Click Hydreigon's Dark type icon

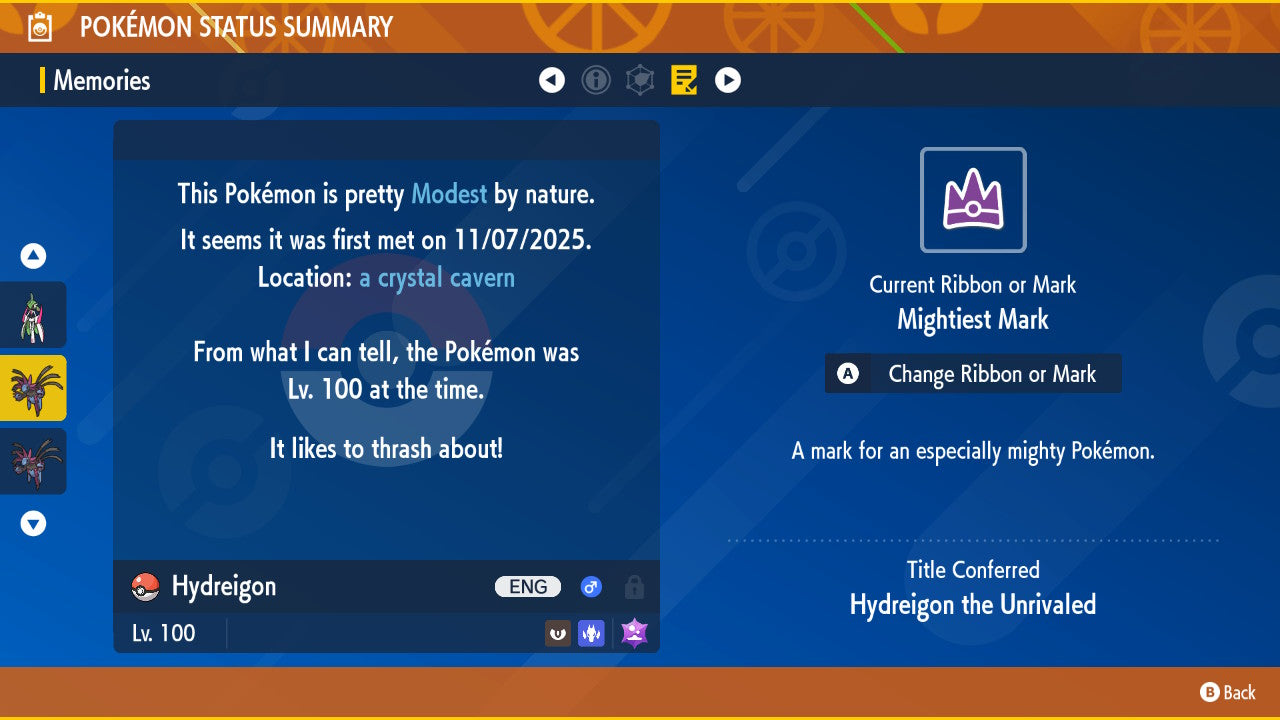557,633
